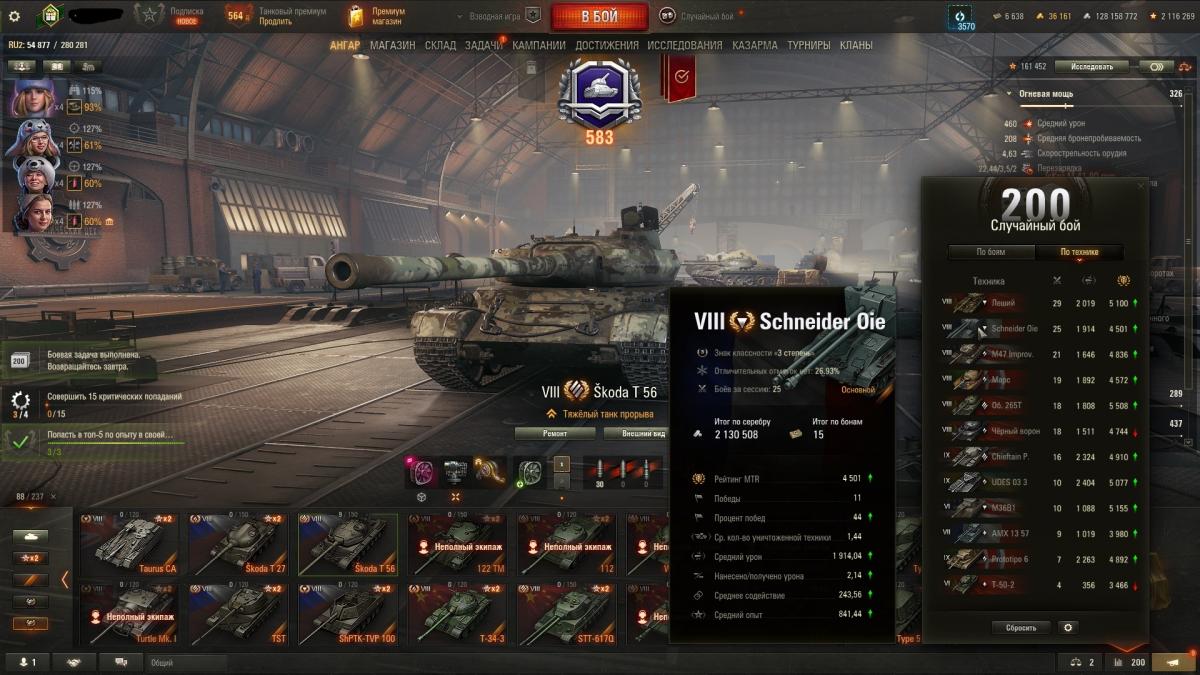This screenshot has width=1200, height=675.
Task: Switch to the По боям tab
Action: (990, 252)
